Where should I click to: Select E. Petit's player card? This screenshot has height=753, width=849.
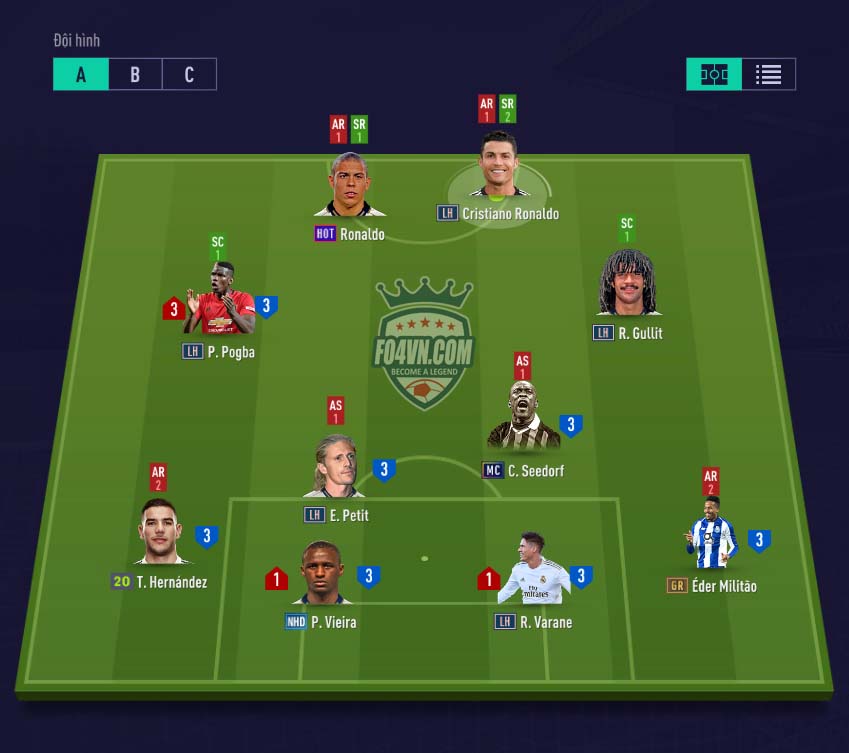coord(335,465)
